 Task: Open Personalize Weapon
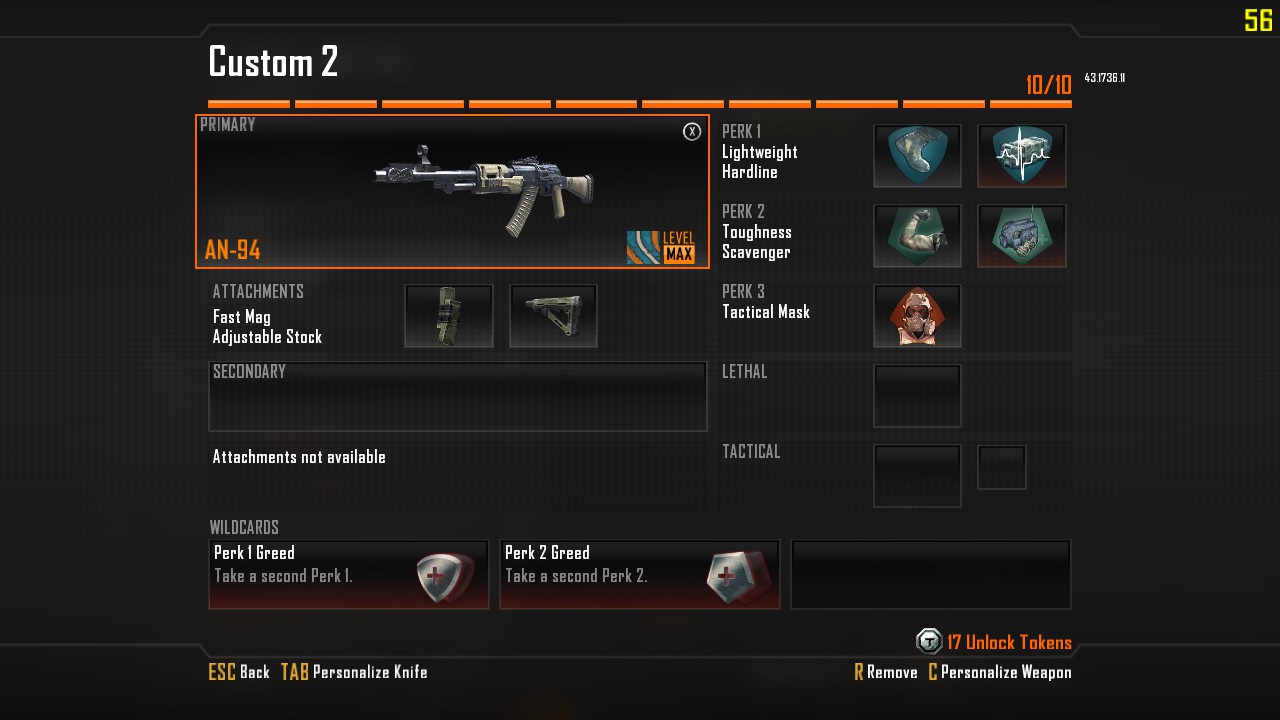point(1000,672)
